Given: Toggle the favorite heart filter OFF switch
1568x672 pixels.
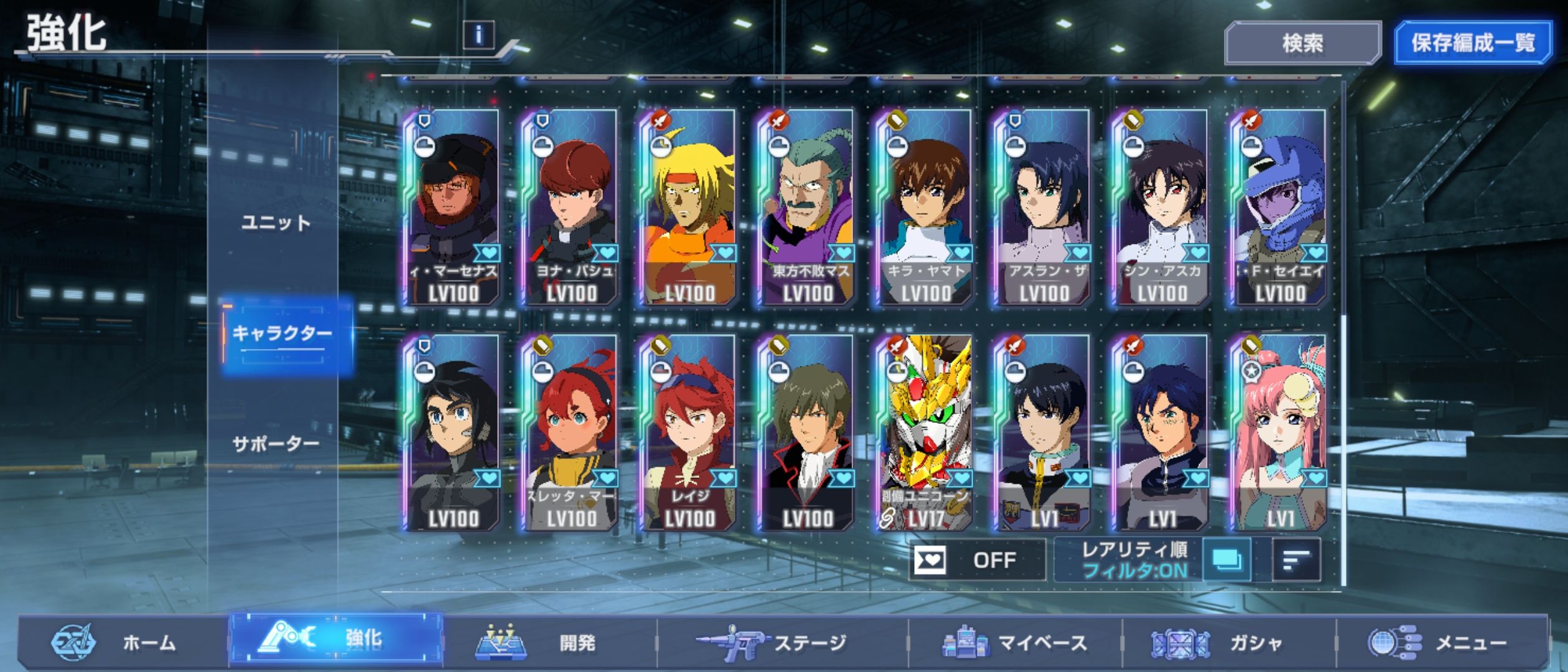Looking at the screenshot, I should [x=976, y=560].
